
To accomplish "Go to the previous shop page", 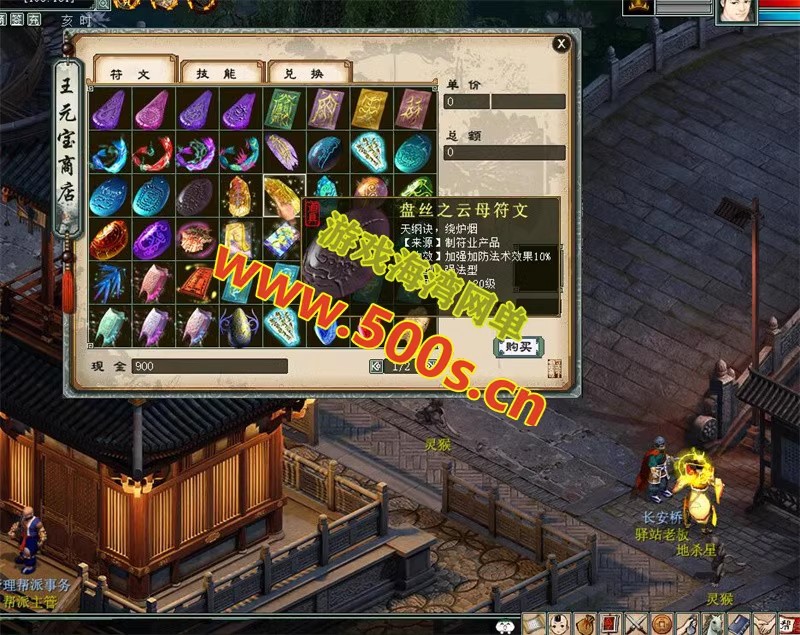I will (x=376, y=366).
